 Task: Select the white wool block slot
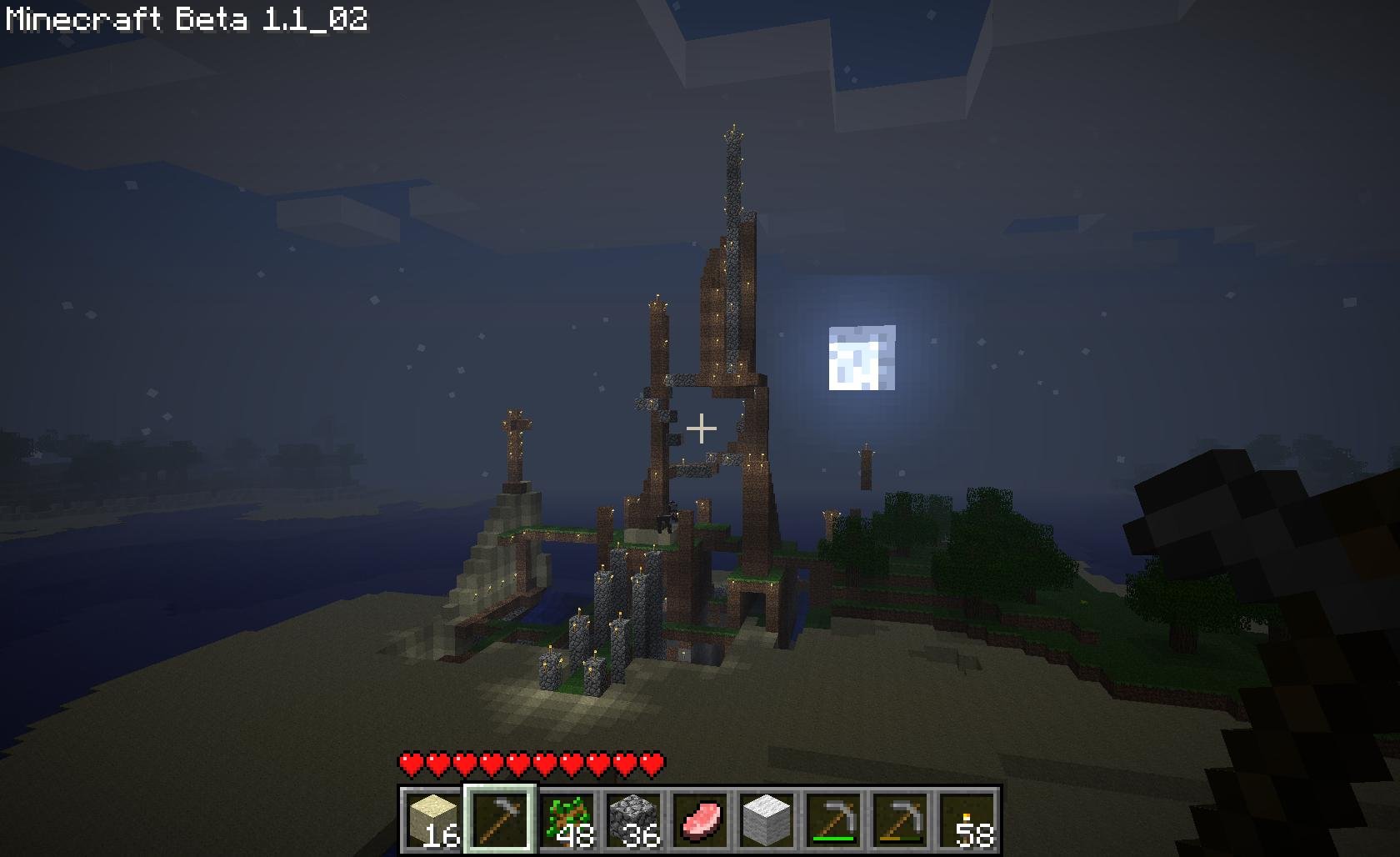tap(767, 819)
